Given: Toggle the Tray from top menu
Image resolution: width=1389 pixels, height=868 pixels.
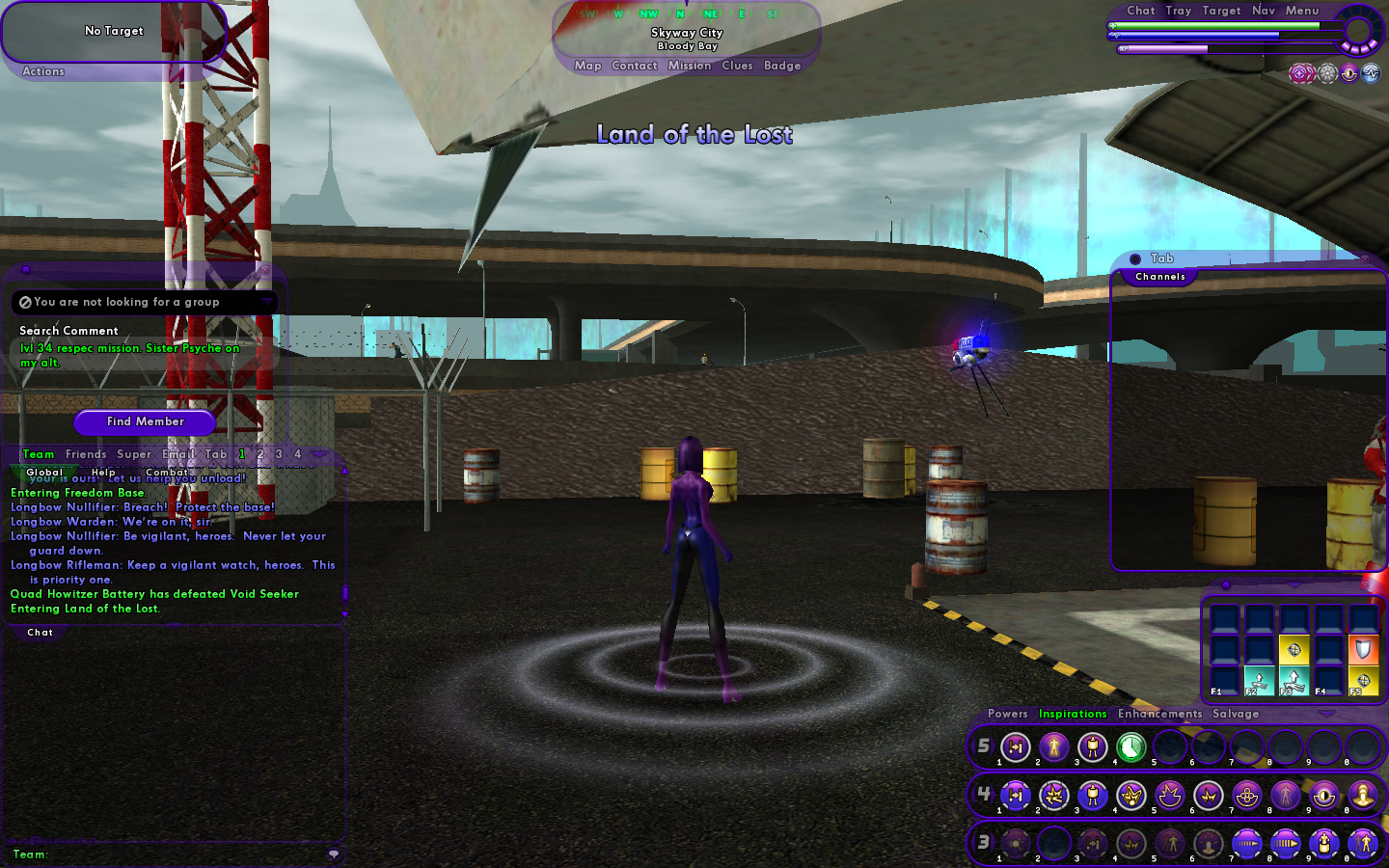Looking at the screenshot, I should tap(1178, 11).
